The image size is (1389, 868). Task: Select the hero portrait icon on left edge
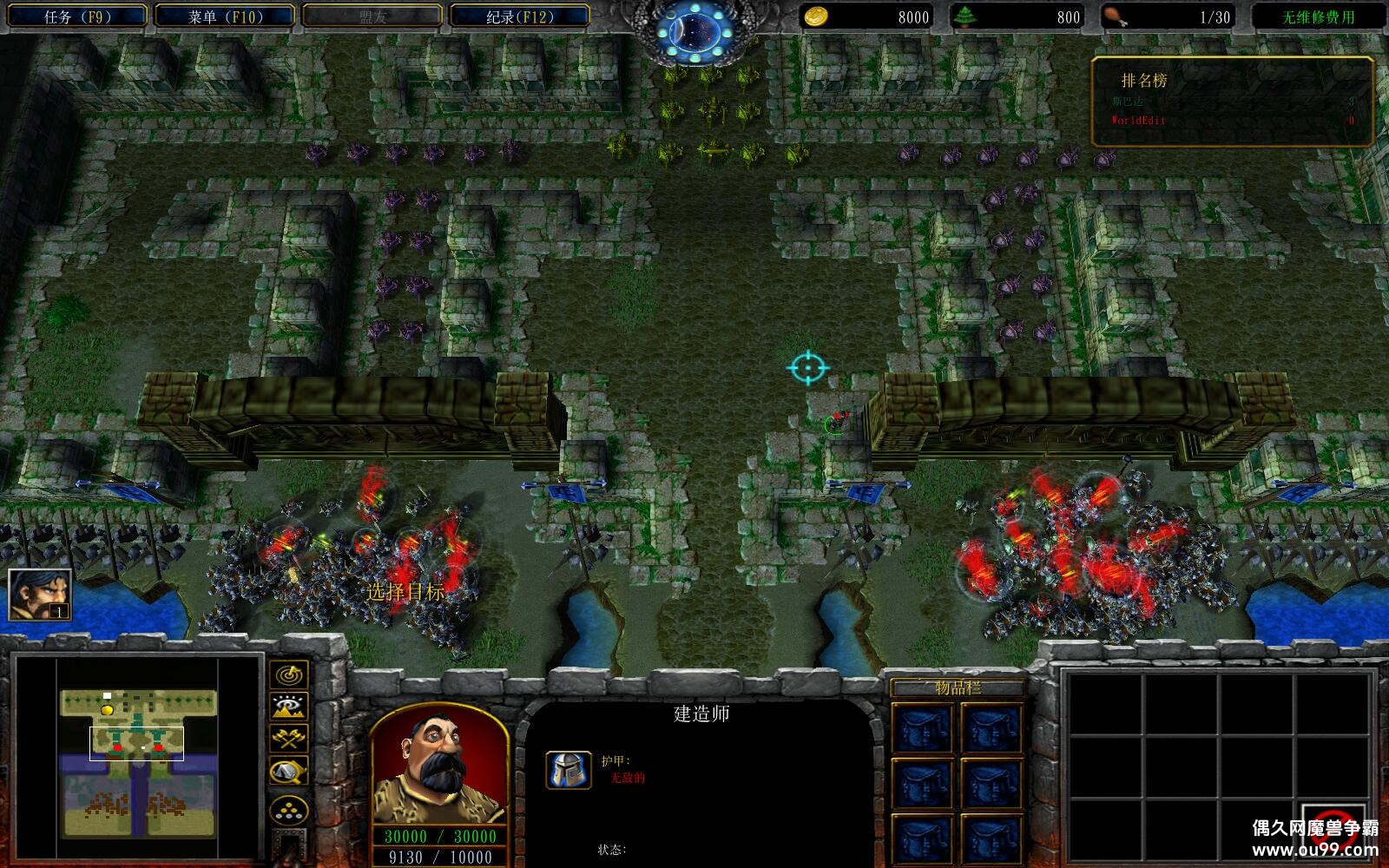(x=40, y=595)
